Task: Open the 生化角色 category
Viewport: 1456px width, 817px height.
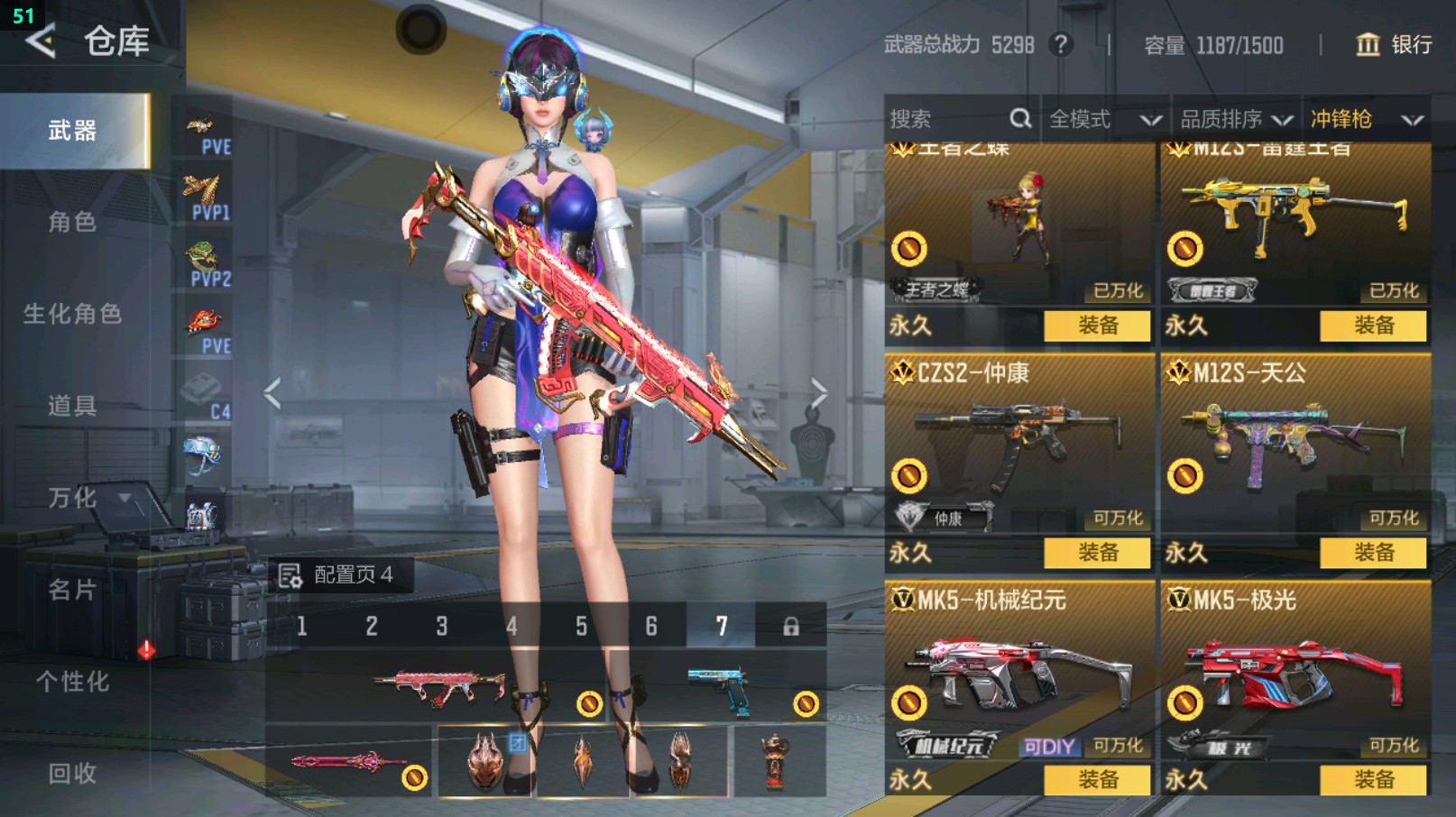Action: 72,315
